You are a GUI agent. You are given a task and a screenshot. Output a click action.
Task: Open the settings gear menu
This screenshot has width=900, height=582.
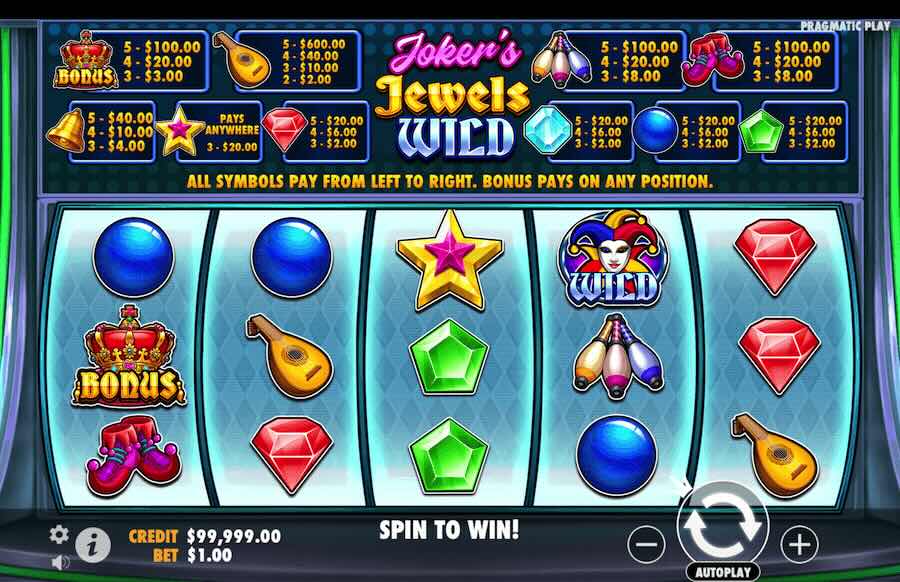pyautogui.click(x=60, y=534)
